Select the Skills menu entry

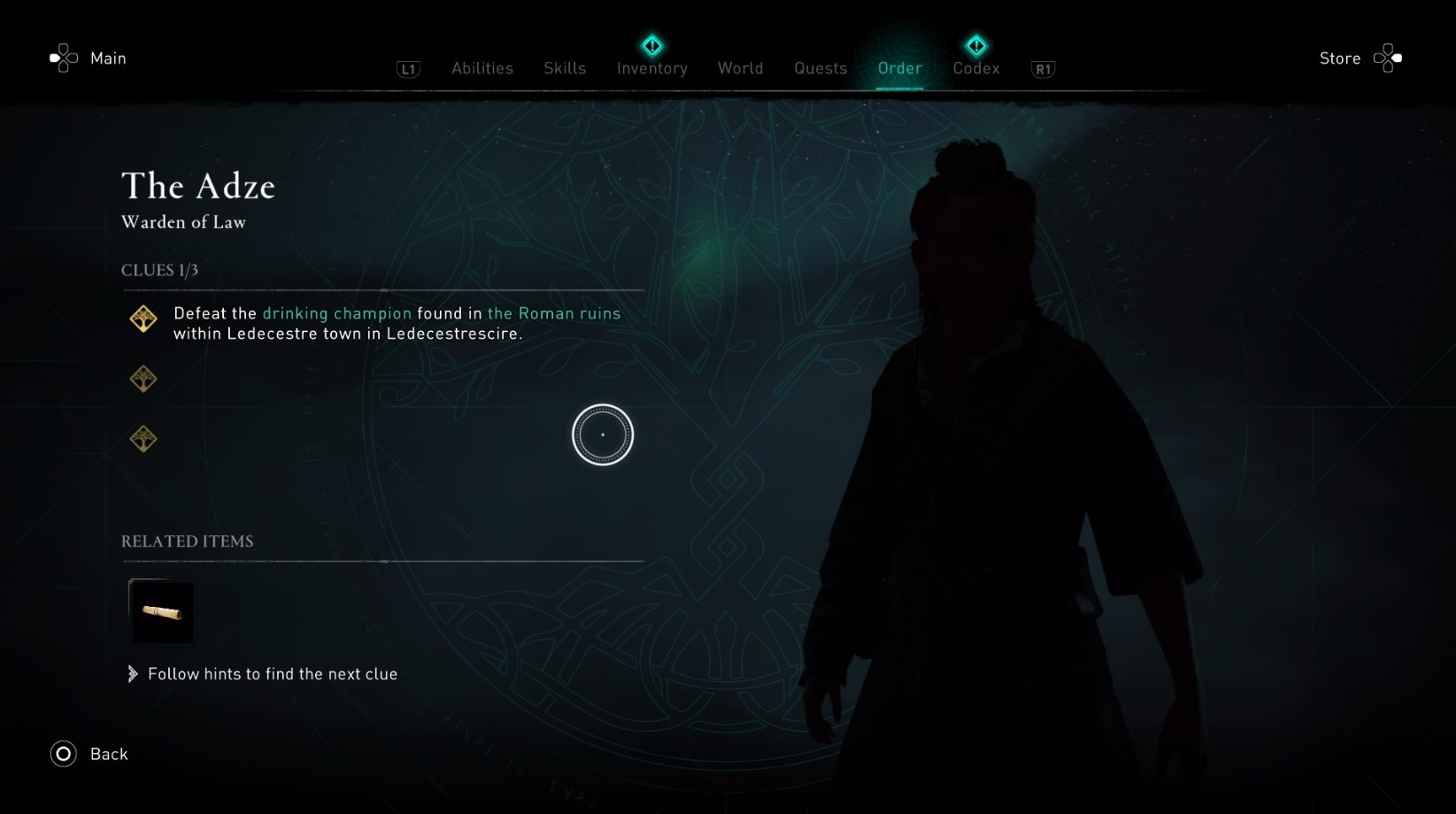click(564, 68)
